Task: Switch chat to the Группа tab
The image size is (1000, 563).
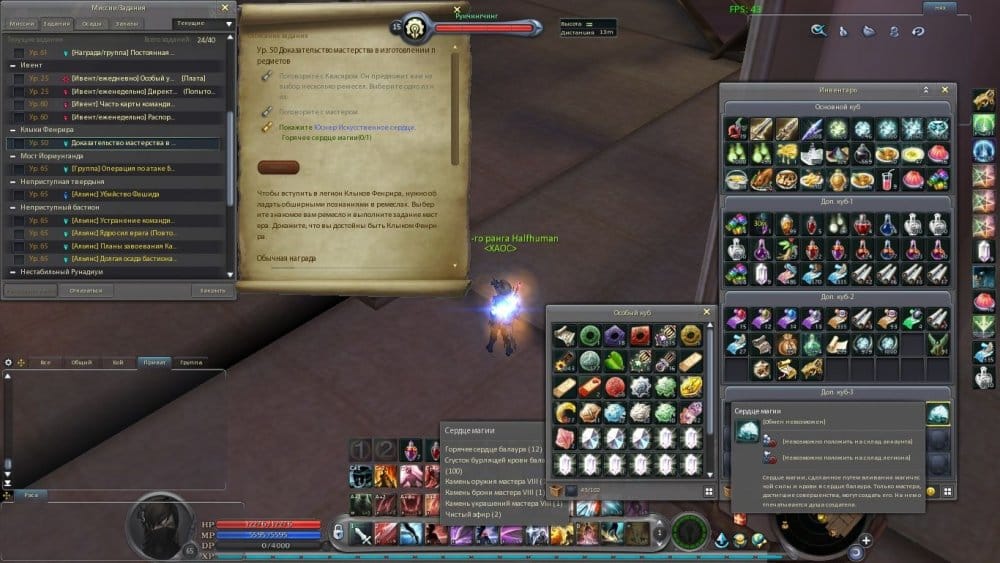Action: tap(190, 362)
